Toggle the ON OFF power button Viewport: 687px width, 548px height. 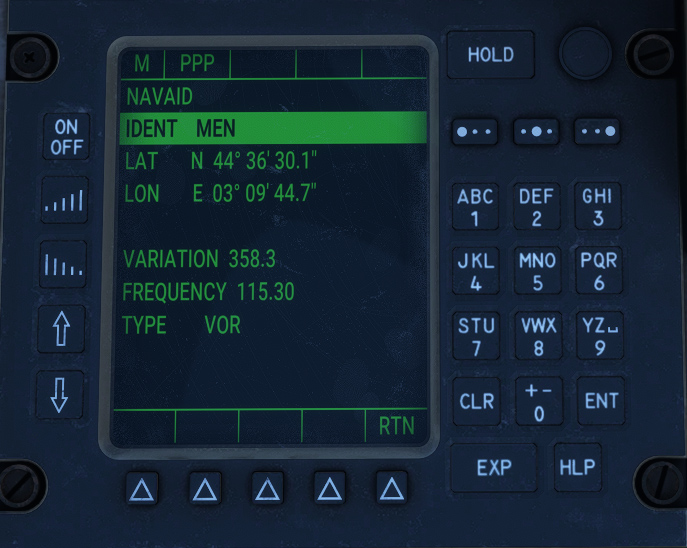click(65, 137)
